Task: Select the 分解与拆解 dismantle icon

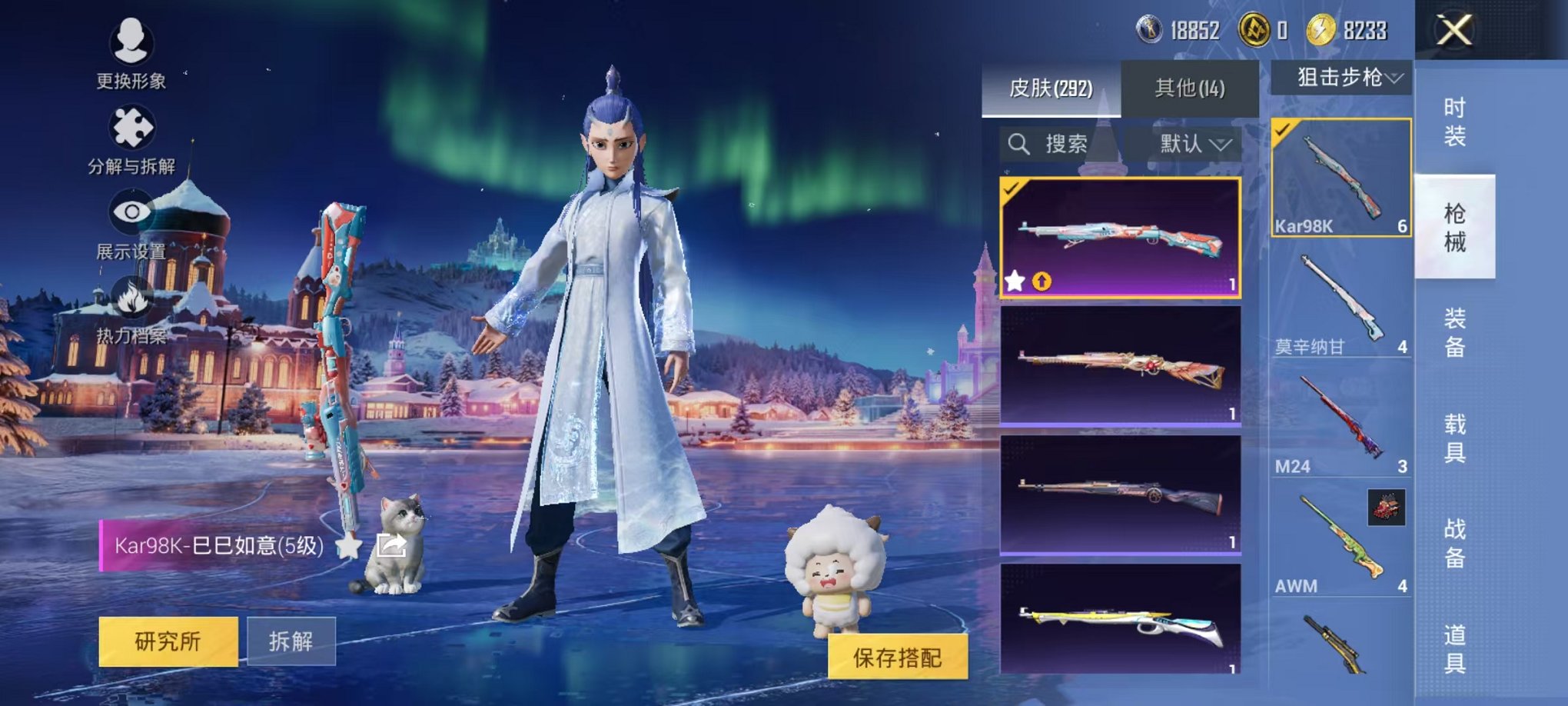Action: point(132,129)
